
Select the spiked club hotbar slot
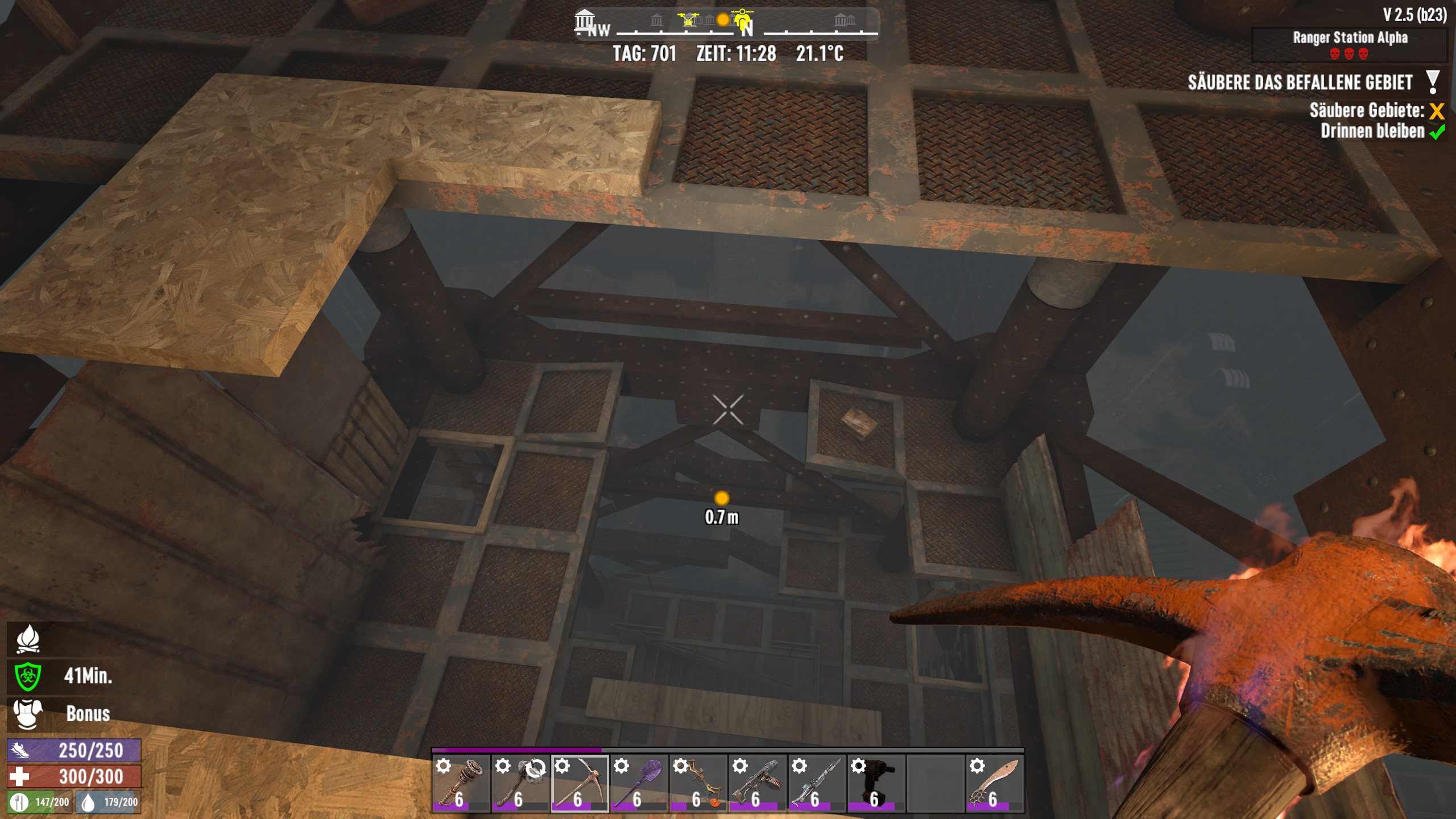click(x=461, y=783)
